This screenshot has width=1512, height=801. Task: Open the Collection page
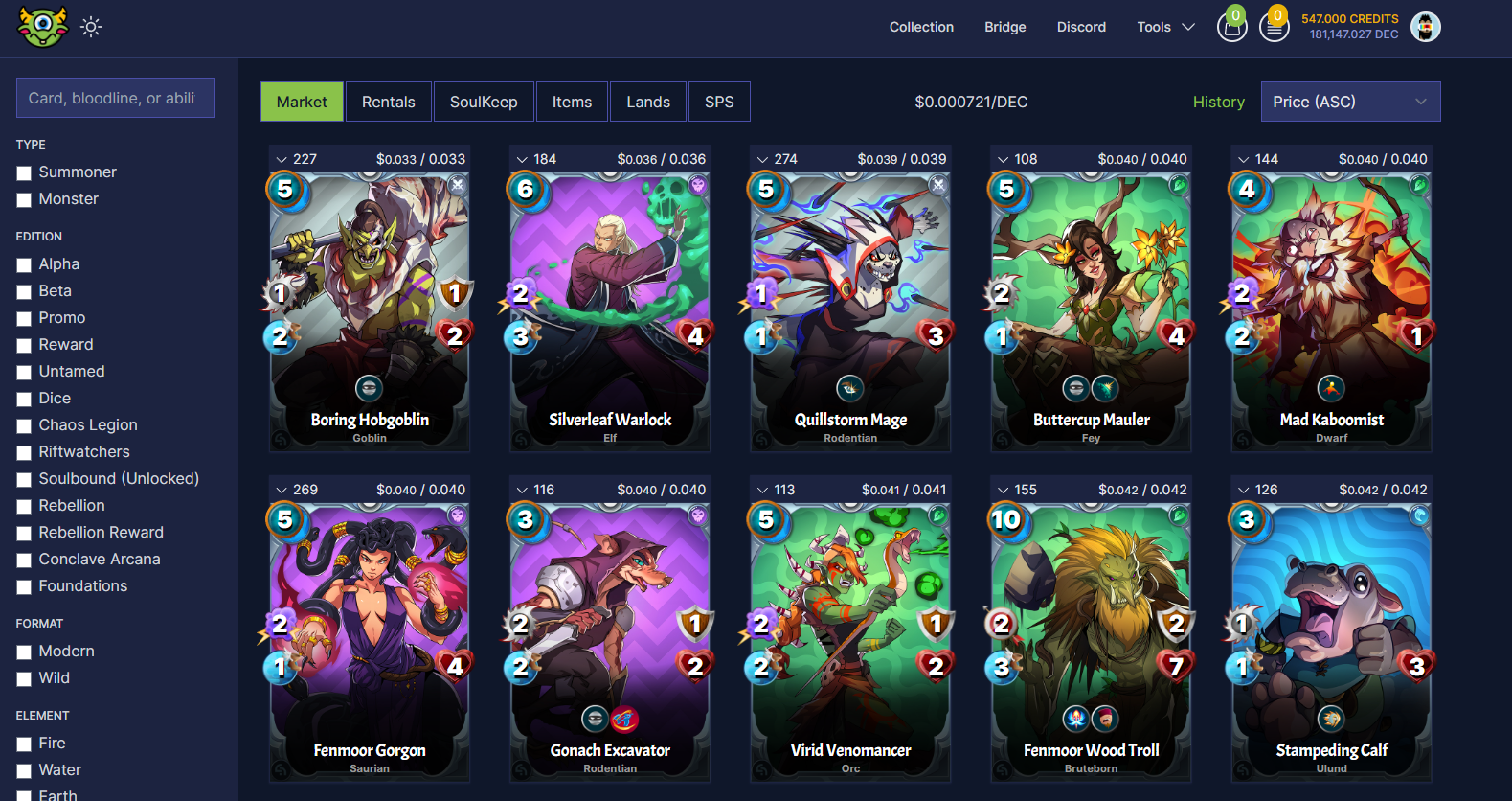921,27
